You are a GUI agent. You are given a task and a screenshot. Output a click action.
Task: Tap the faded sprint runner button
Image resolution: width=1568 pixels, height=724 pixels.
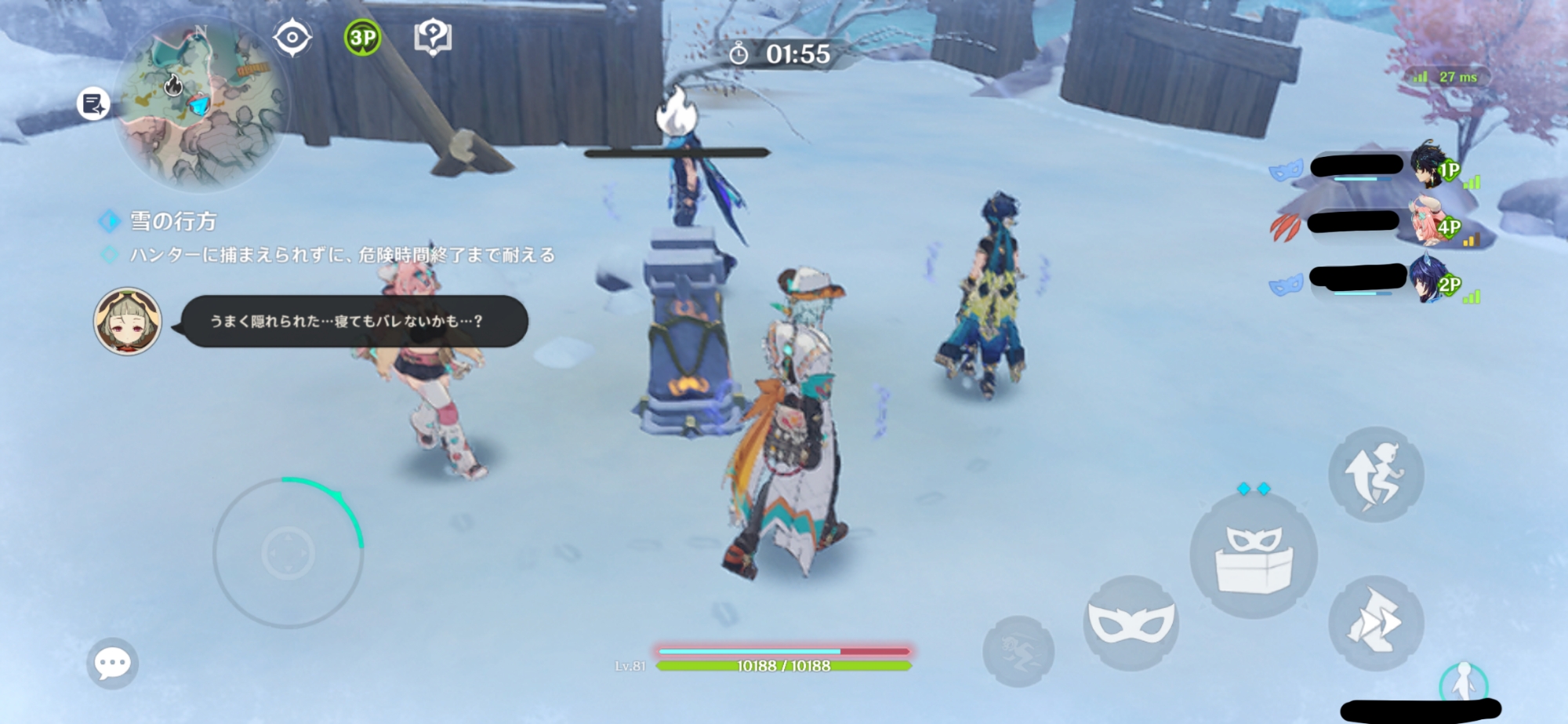click(1018, 651)
